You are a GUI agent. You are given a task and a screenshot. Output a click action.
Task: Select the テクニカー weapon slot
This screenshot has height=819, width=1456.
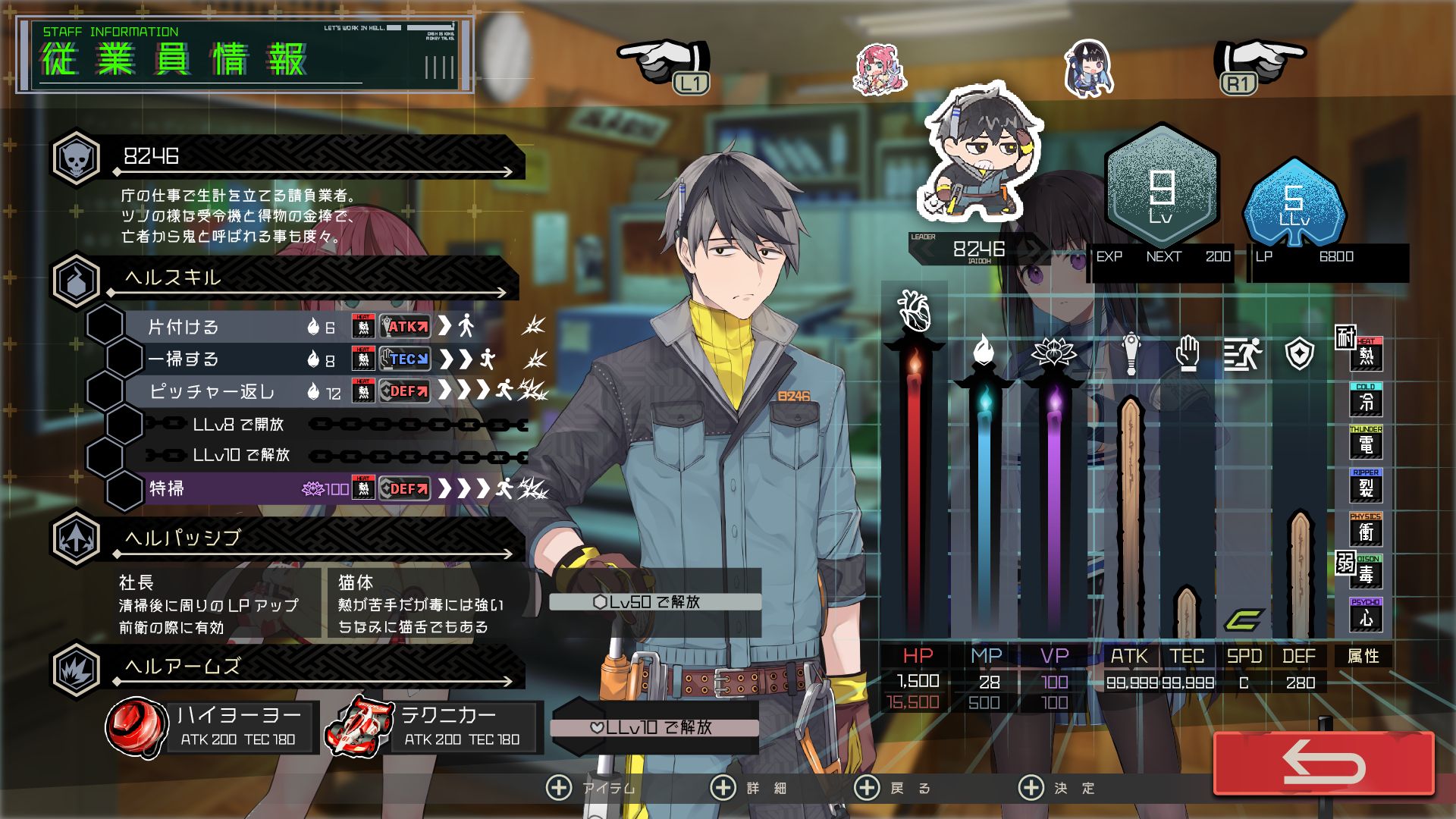(x=434, y=726)
